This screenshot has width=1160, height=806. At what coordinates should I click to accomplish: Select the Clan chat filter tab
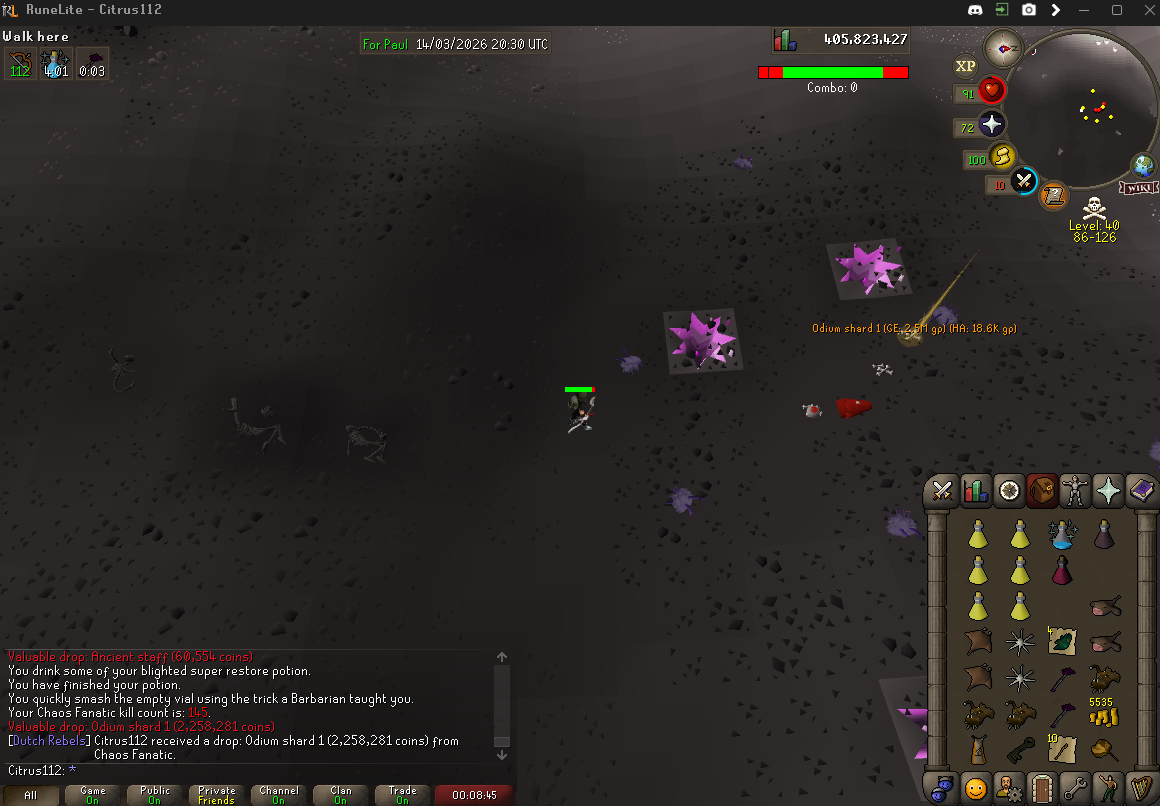tap(341, 795)
